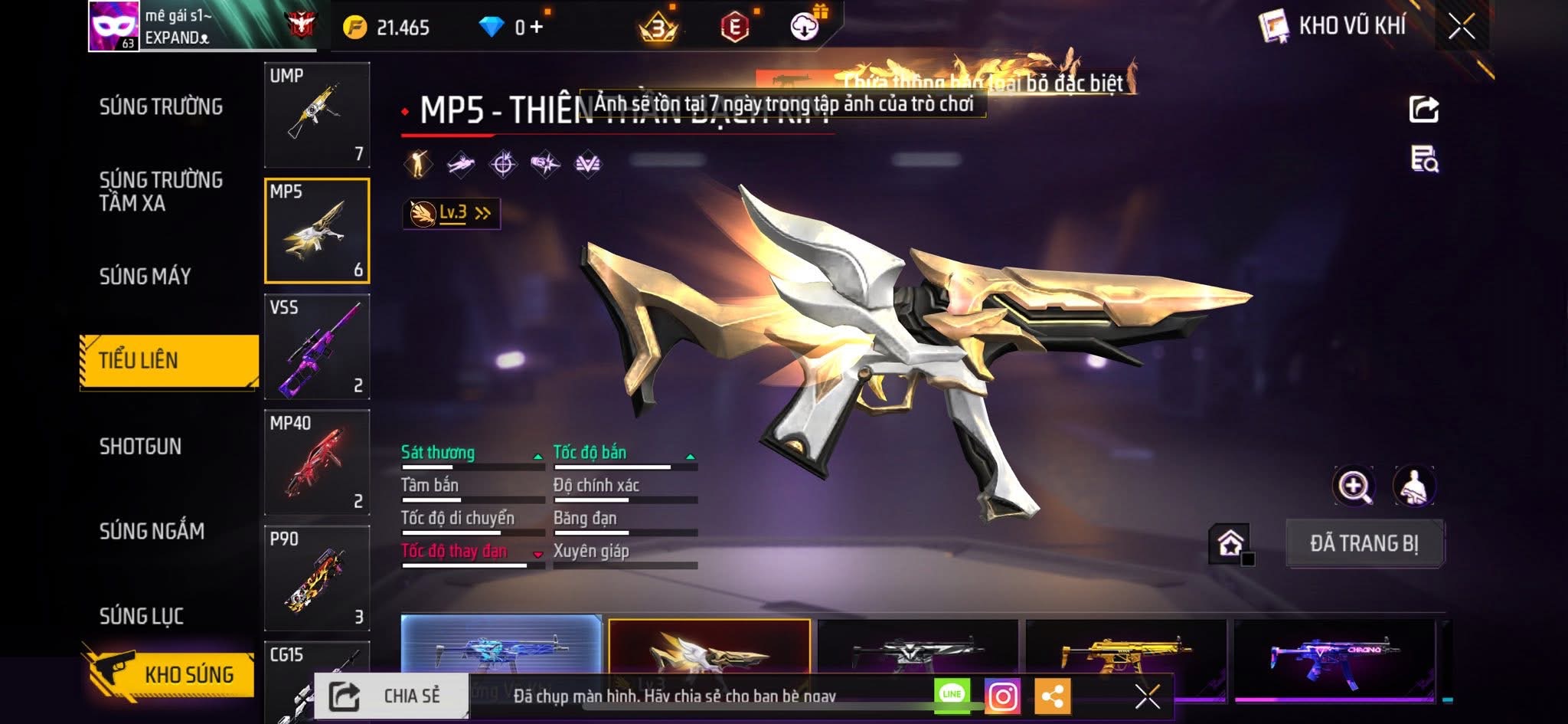Image resolution: width=1568 pixels, height=724 pixels.
Task: Close the weapon vault screen
Action: pos(1461,28)
